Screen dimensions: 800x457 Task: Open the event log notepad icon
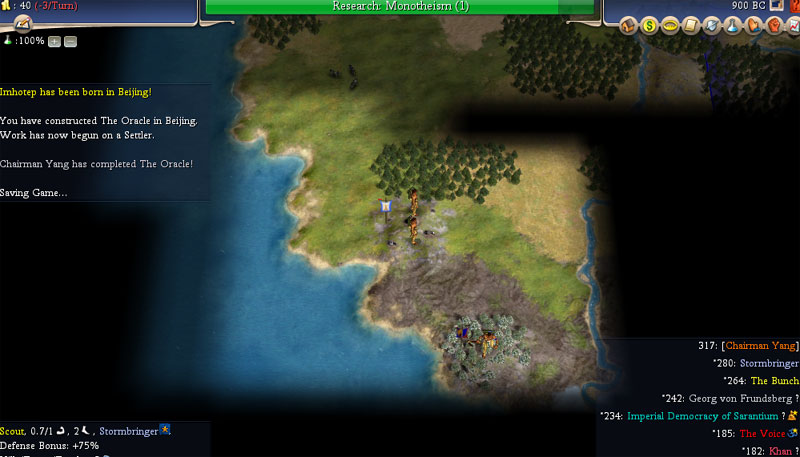(22, 24)
